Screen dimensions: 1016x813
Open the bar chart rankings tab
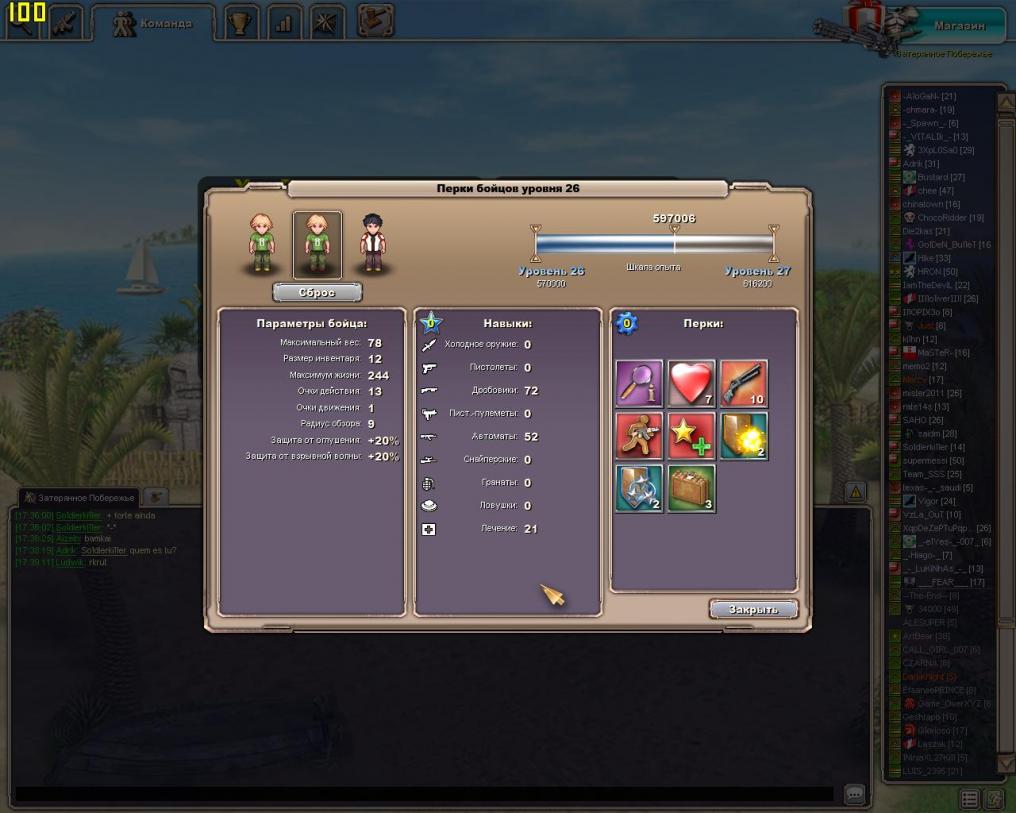[284, 22]
